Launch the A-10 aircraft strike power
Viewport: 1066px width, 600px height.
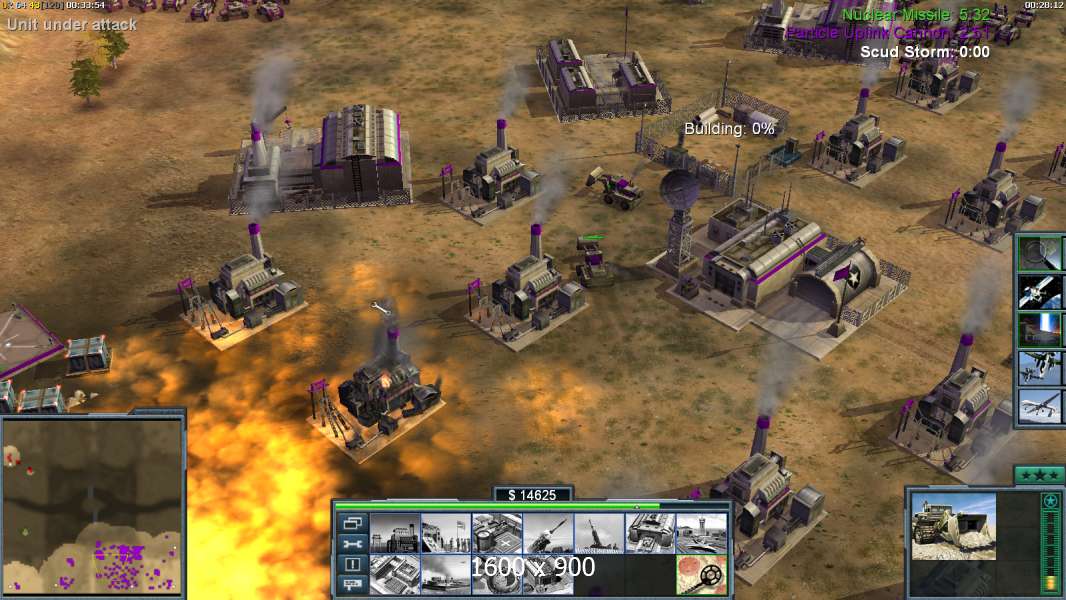(x=1040, y=367)
